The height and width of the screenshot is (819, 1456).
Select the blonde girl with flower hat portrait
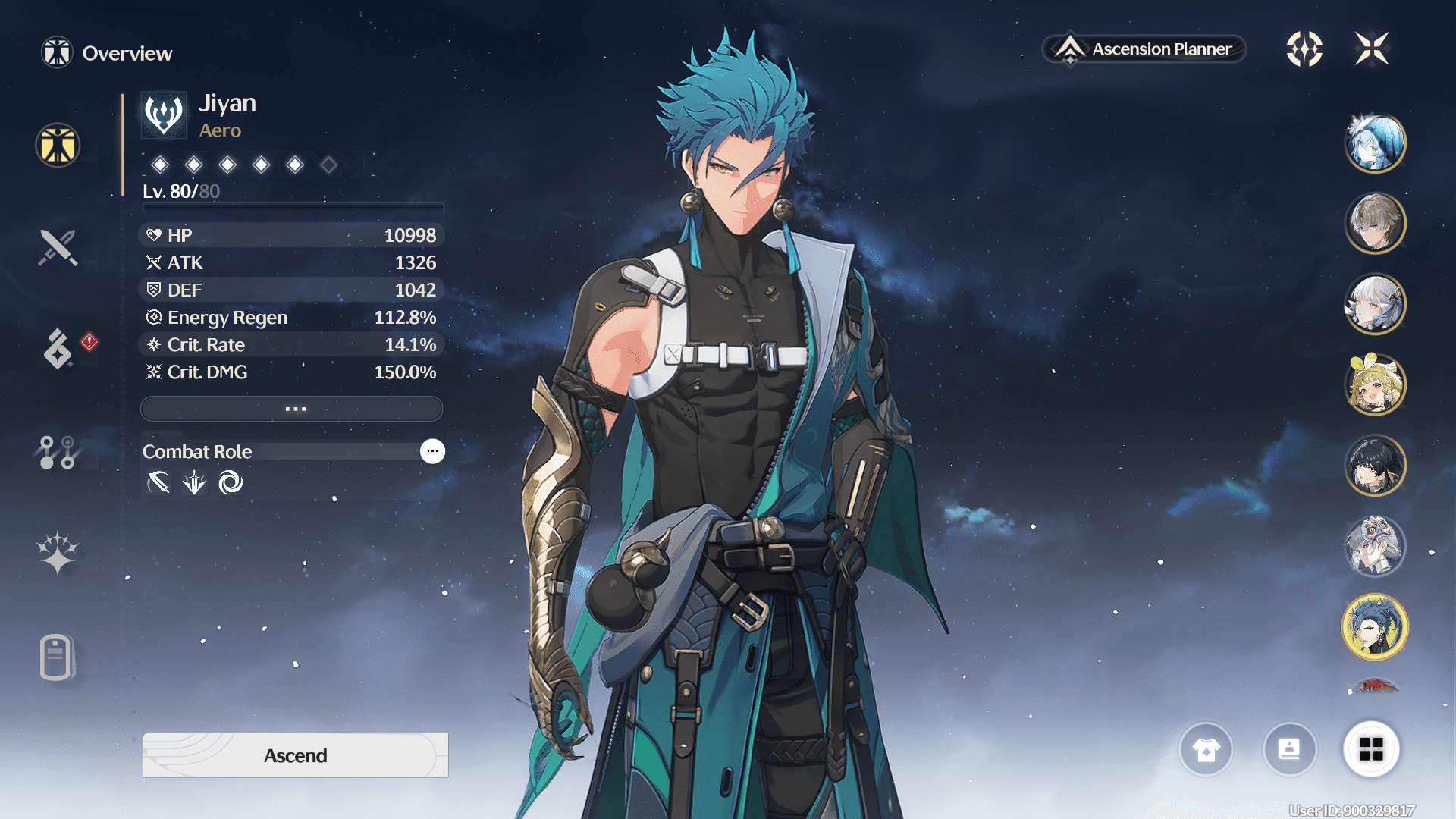click(1375, 384)
